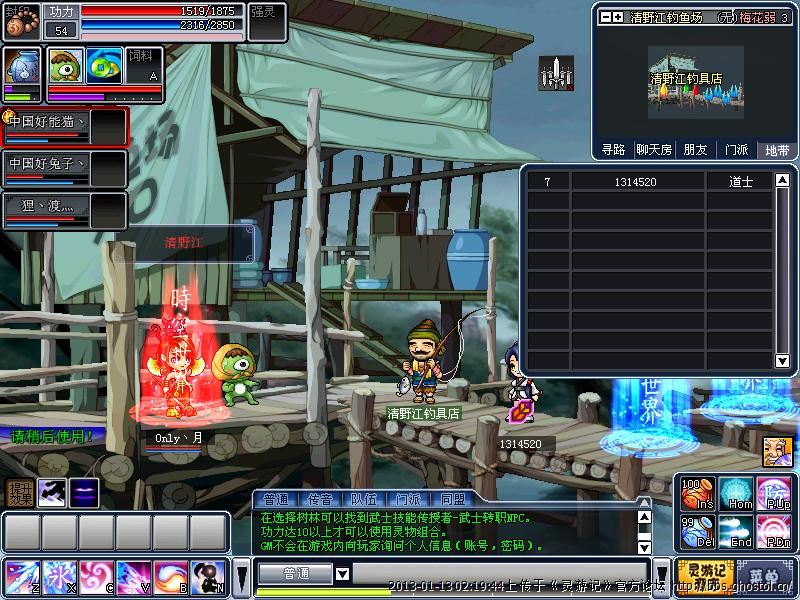Image resolution: width=800 pixels, height=600 pixels.
Task: Open the 队伍 team chat tab
Action: point(362,499)
